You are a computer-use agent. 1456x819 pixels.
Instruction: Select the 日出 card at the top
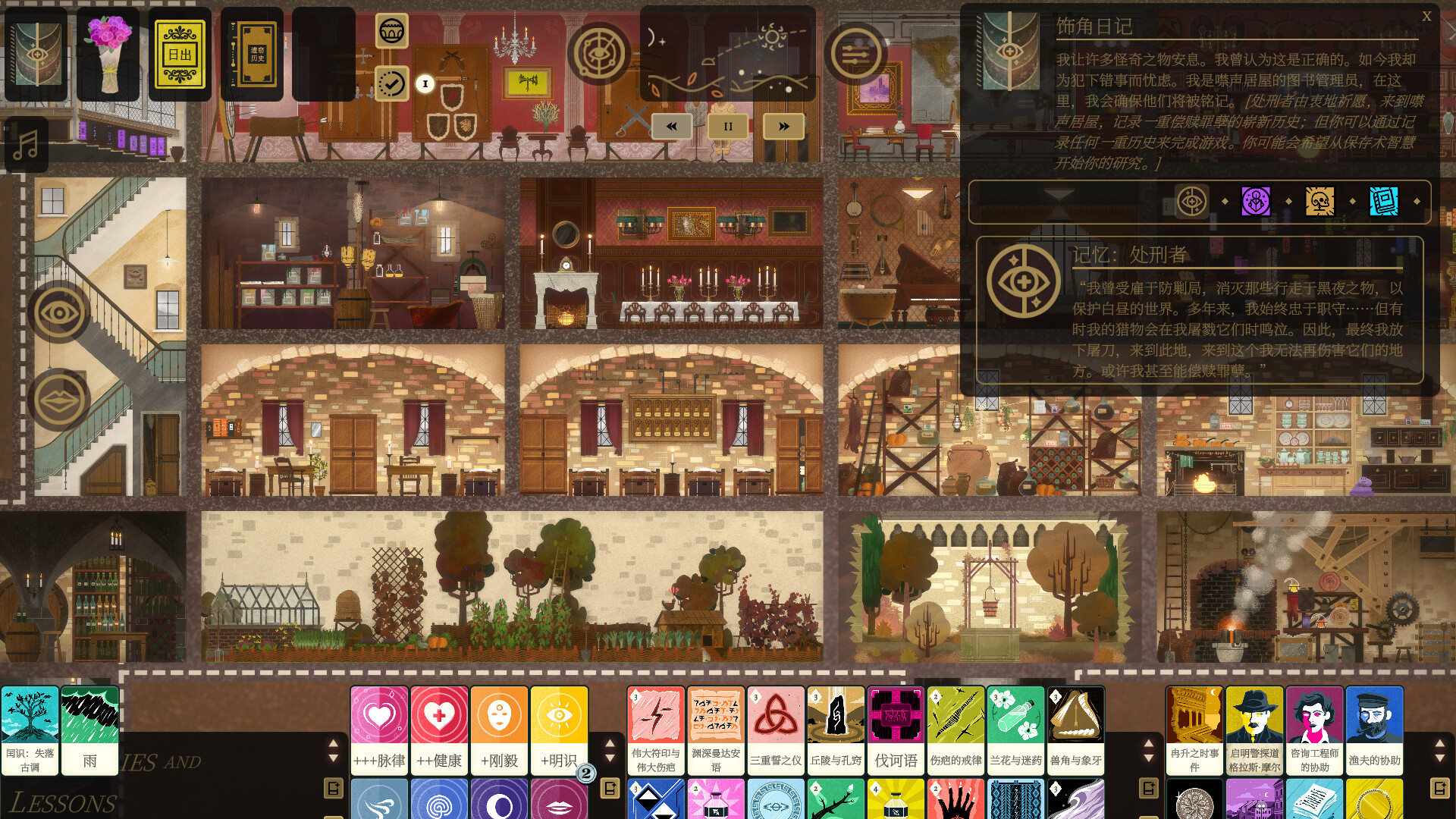click(180, 55)
